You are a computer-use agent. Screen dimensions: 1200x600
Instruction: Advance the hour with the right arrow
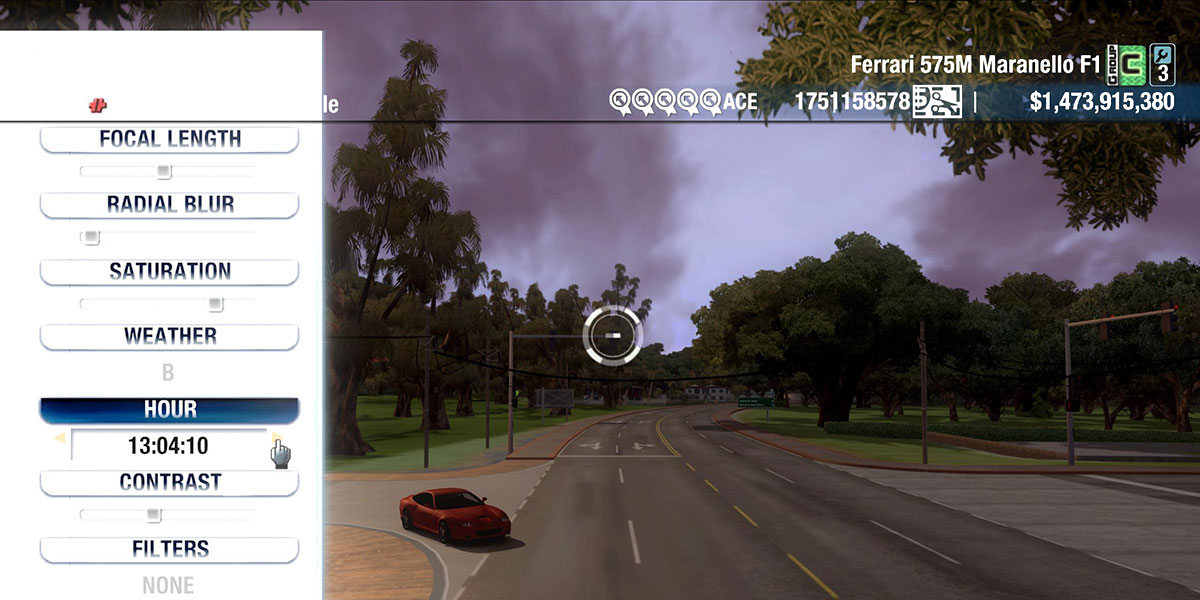276,438
